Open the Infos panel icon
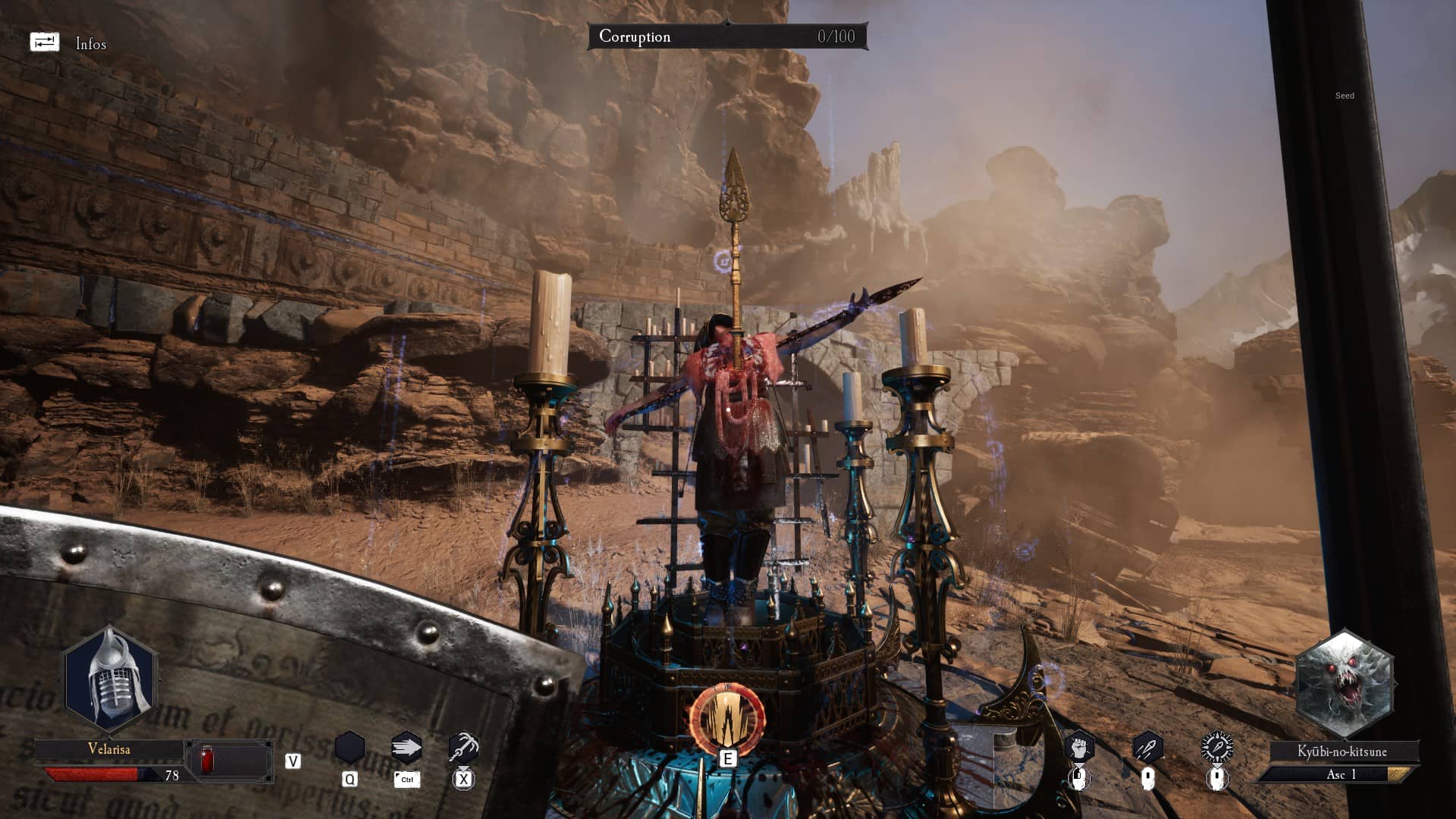 (x=44, y=42)
